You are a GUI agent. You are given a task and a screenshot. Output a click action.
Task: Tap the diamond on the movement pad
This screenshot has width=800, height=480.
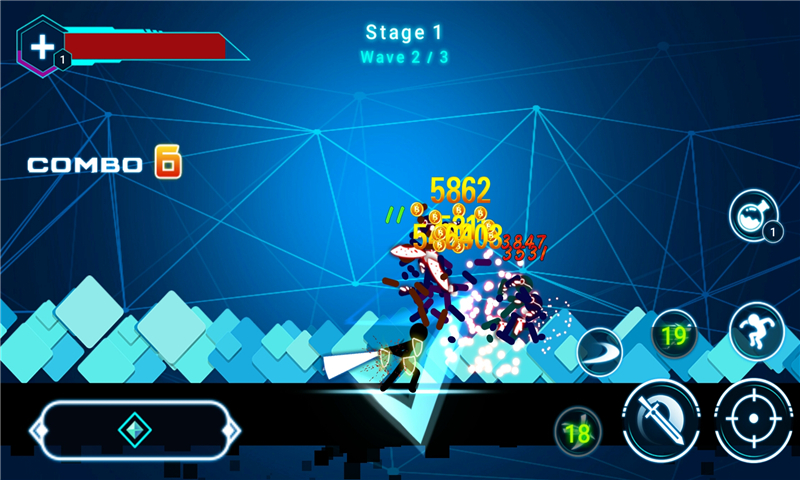point(133,430)
